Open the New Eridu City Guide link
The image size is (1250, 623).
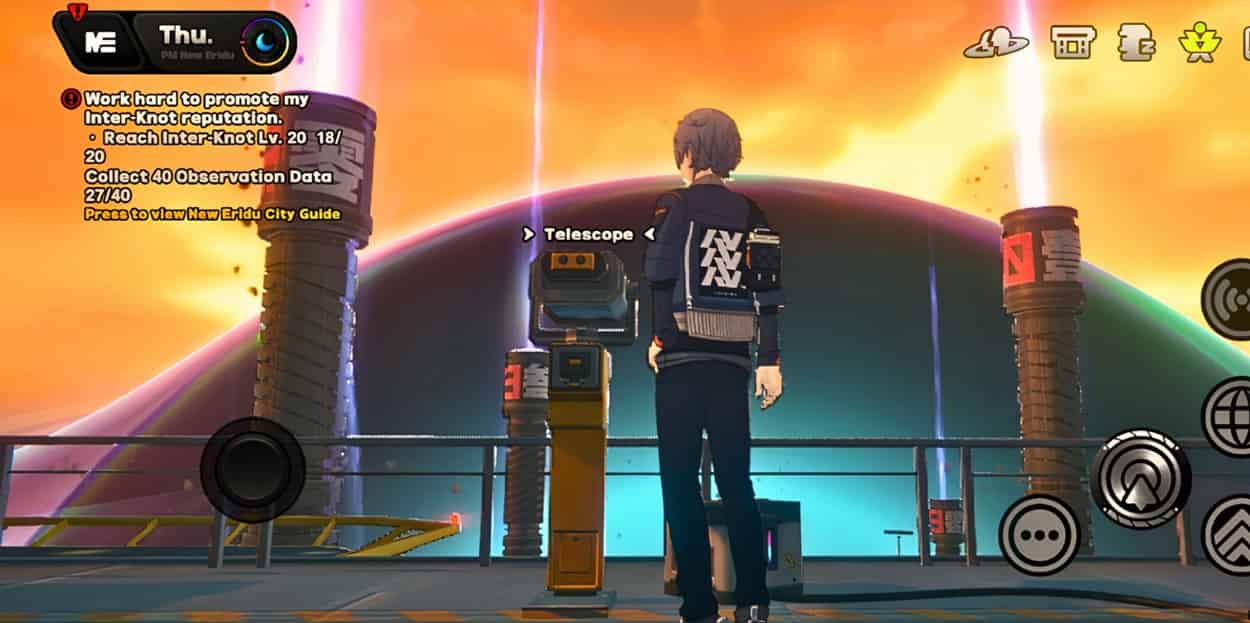[212, 214]
